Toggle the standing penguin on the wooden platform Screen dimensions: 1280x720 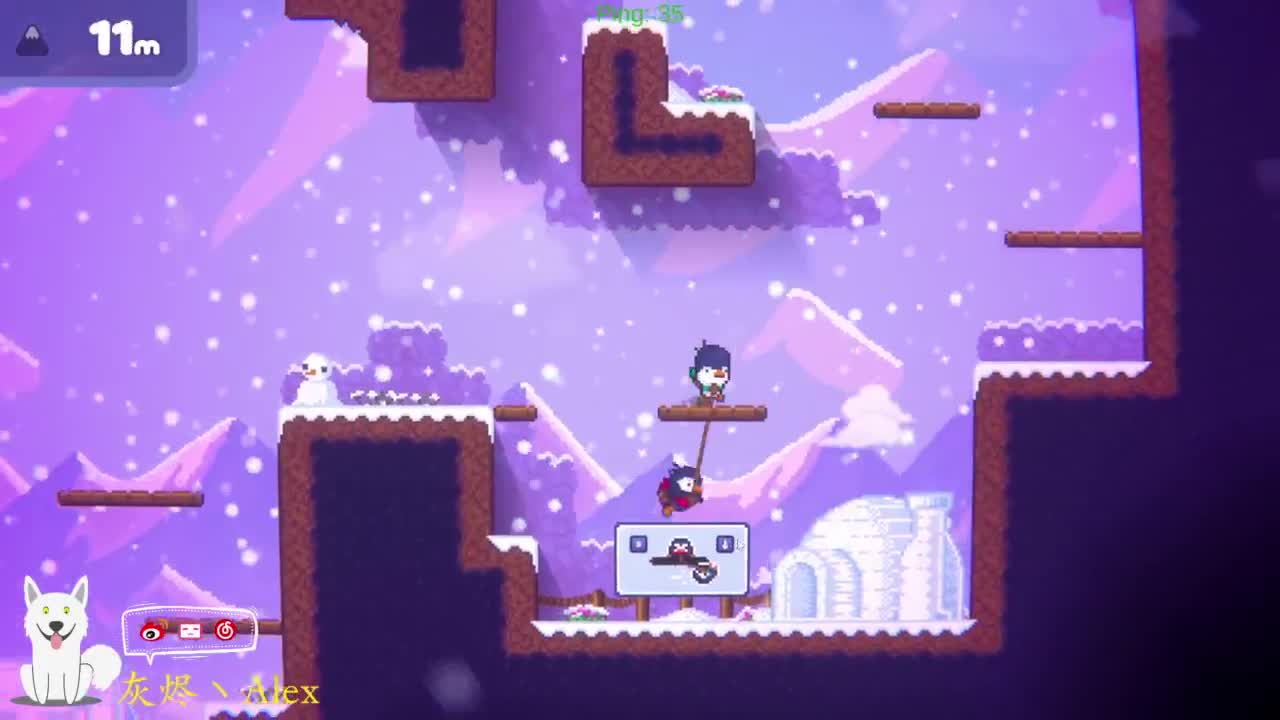point(710,370)
